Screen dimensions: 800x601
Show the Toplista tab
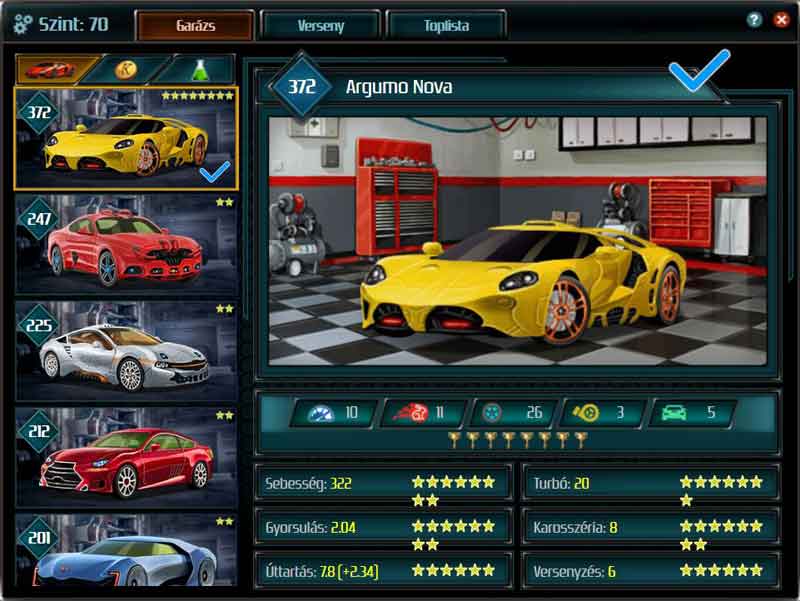[x=445, y=25]
